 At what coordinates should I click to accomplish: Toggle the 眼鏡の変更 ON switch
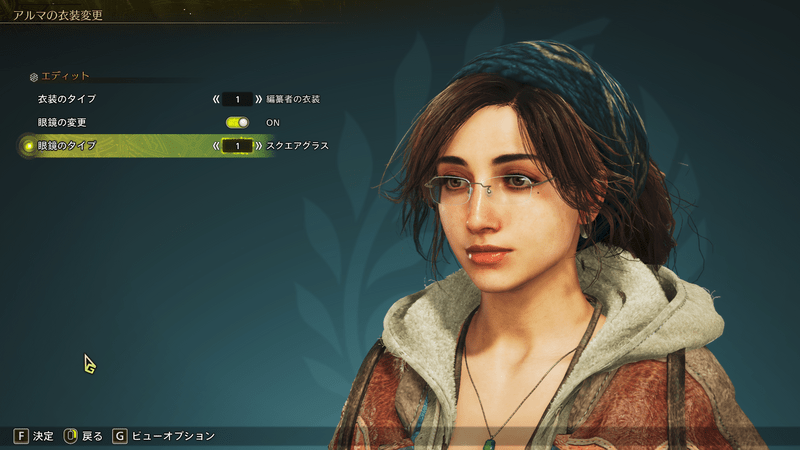[237, 122]
